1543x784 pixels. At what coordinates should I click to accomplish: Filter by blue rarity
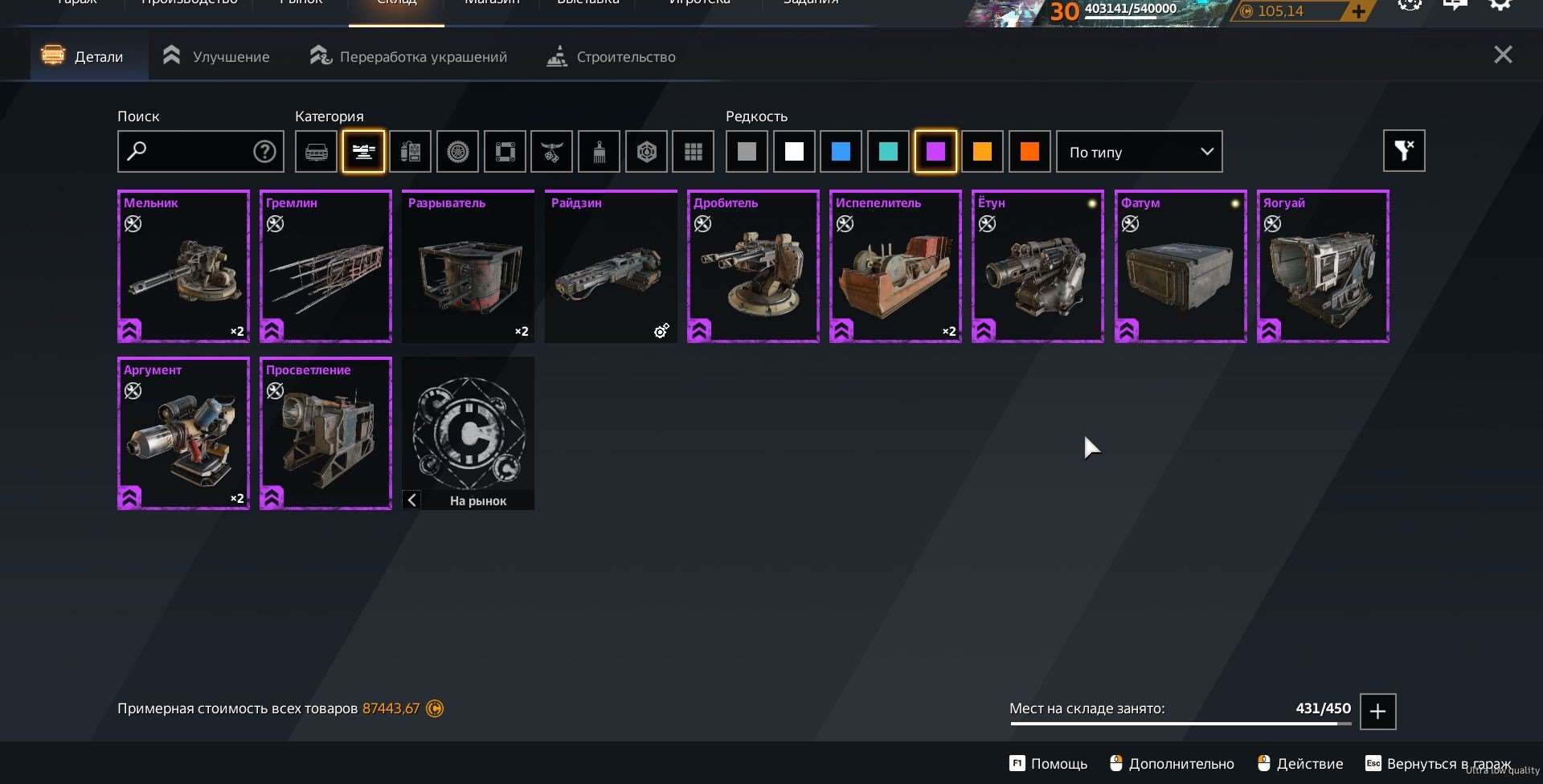coord(841,151)
